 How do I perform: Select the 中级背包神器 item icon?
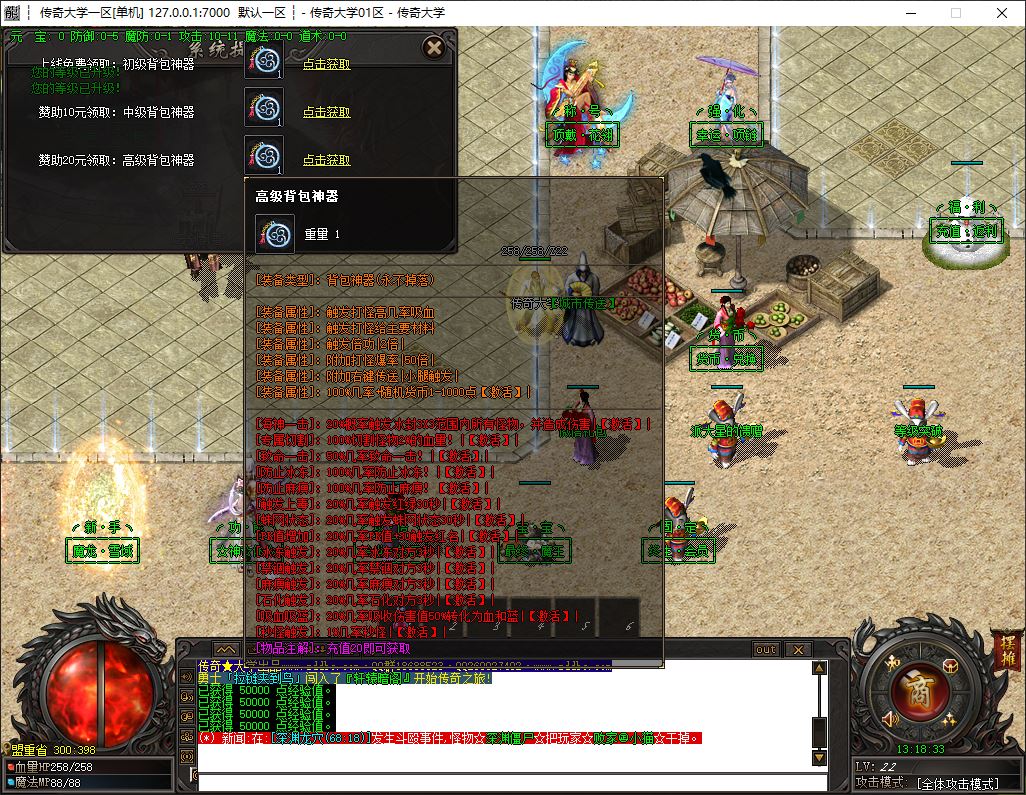[264, 107]
